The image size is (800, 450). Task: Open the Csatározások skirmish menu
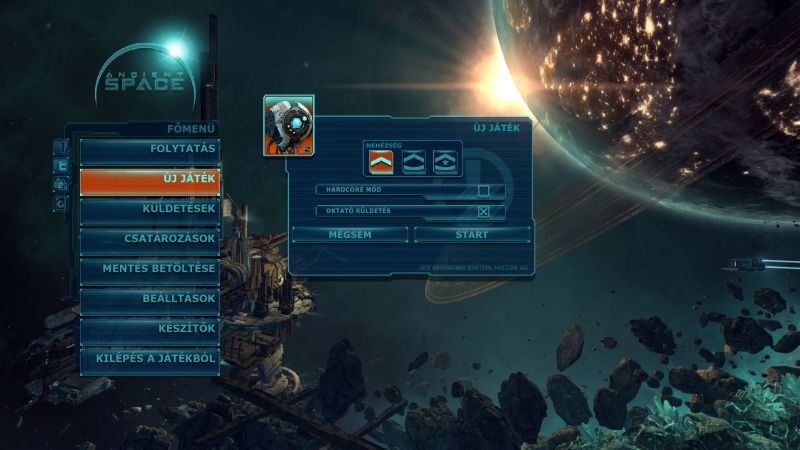click(x=150, y=239)
